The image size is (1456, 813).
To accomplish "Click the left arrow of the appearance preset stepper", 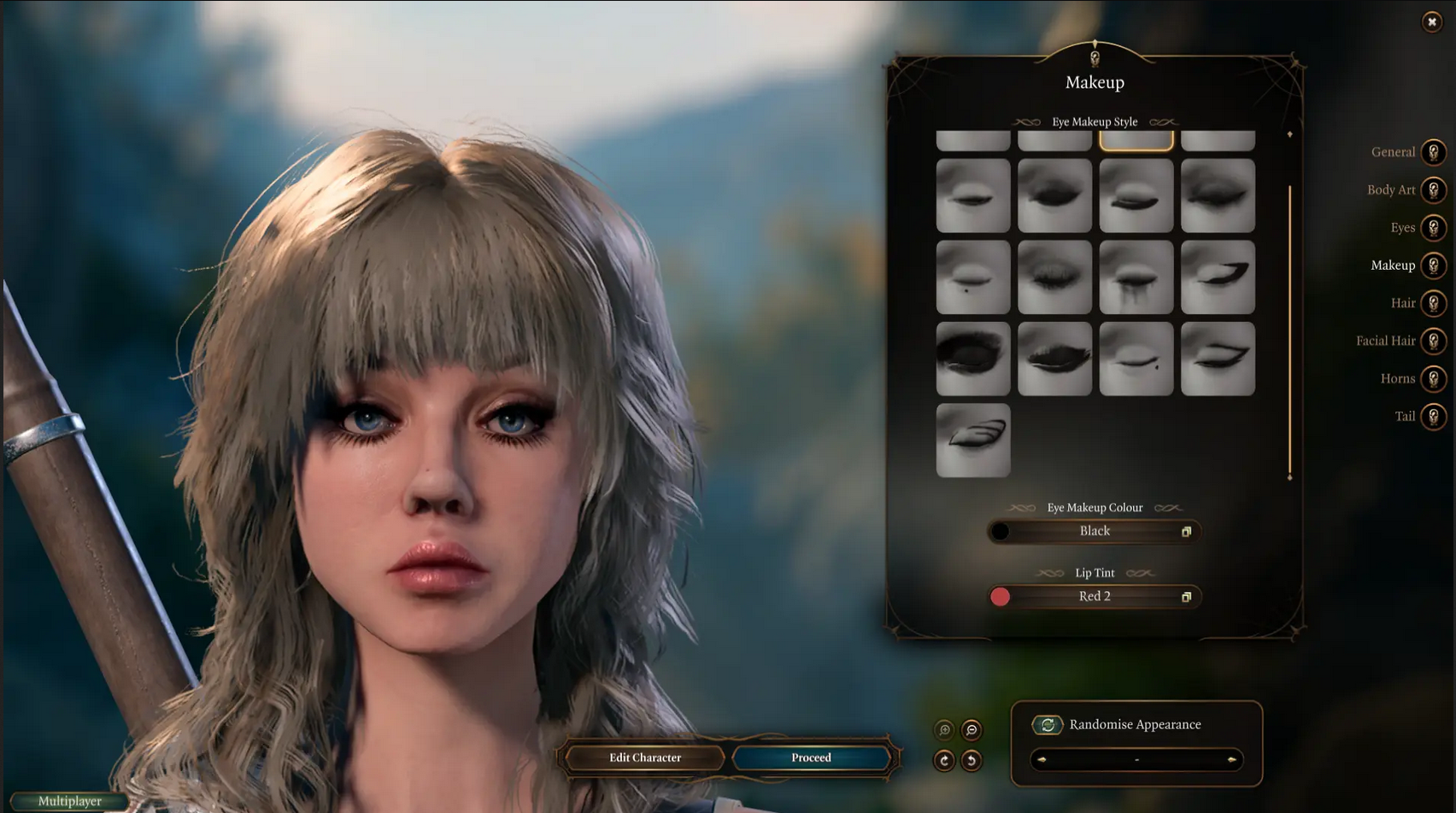I will pyautogui.click(x=1042, y=759).
